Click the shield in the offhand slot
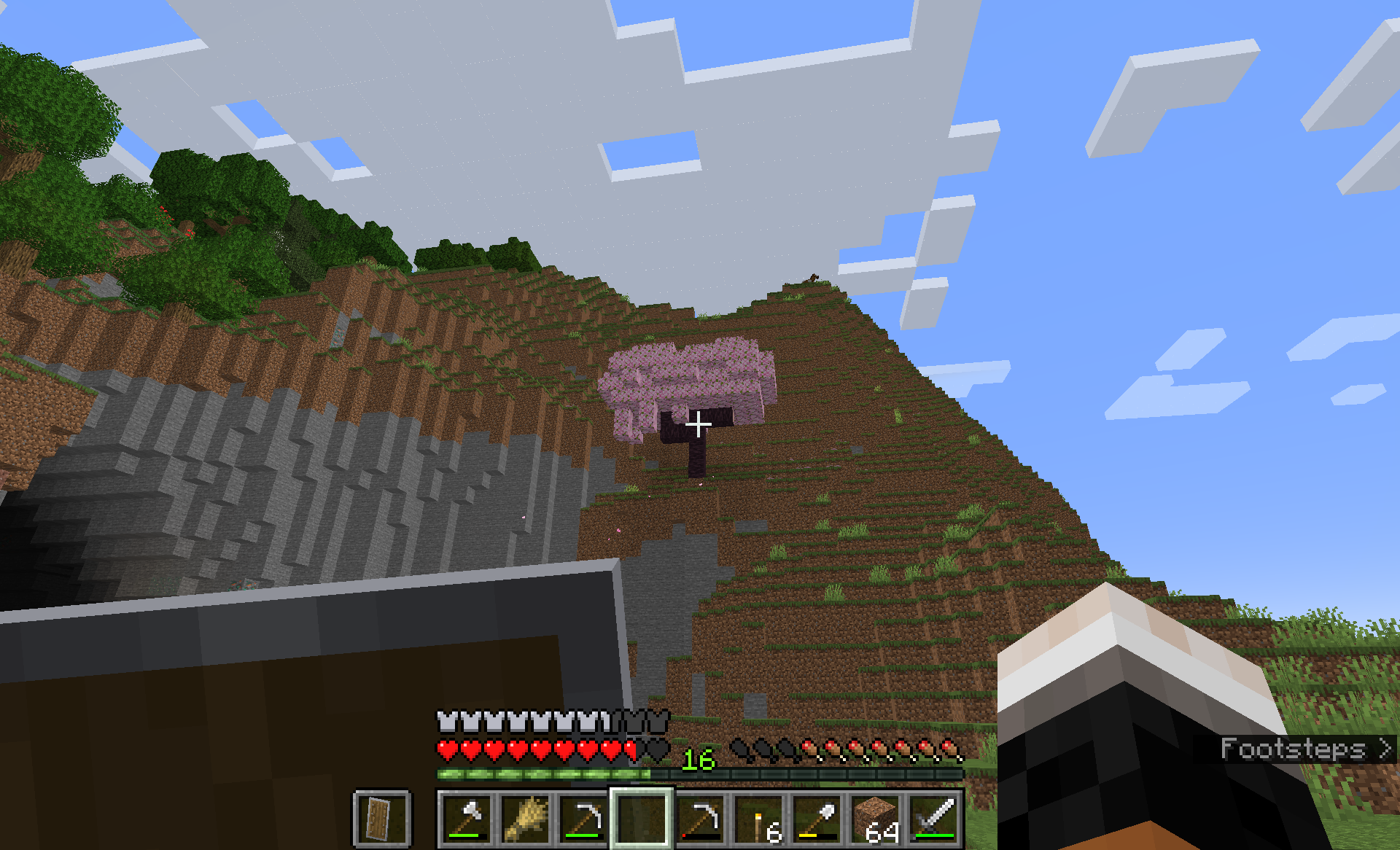 pos(382,818)
